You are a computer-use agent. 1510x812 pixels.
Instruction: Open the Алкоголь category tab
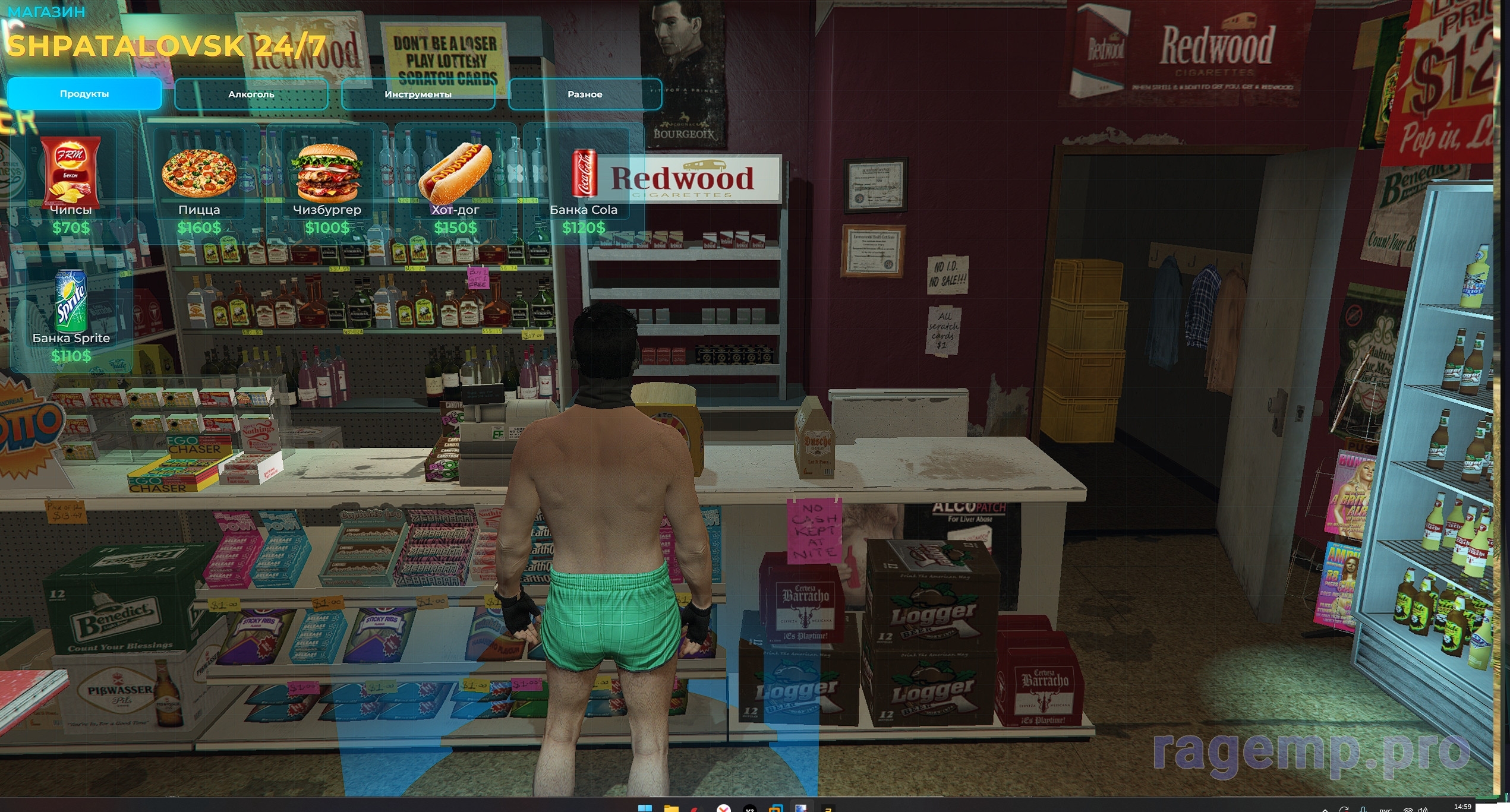pos(251,94)
